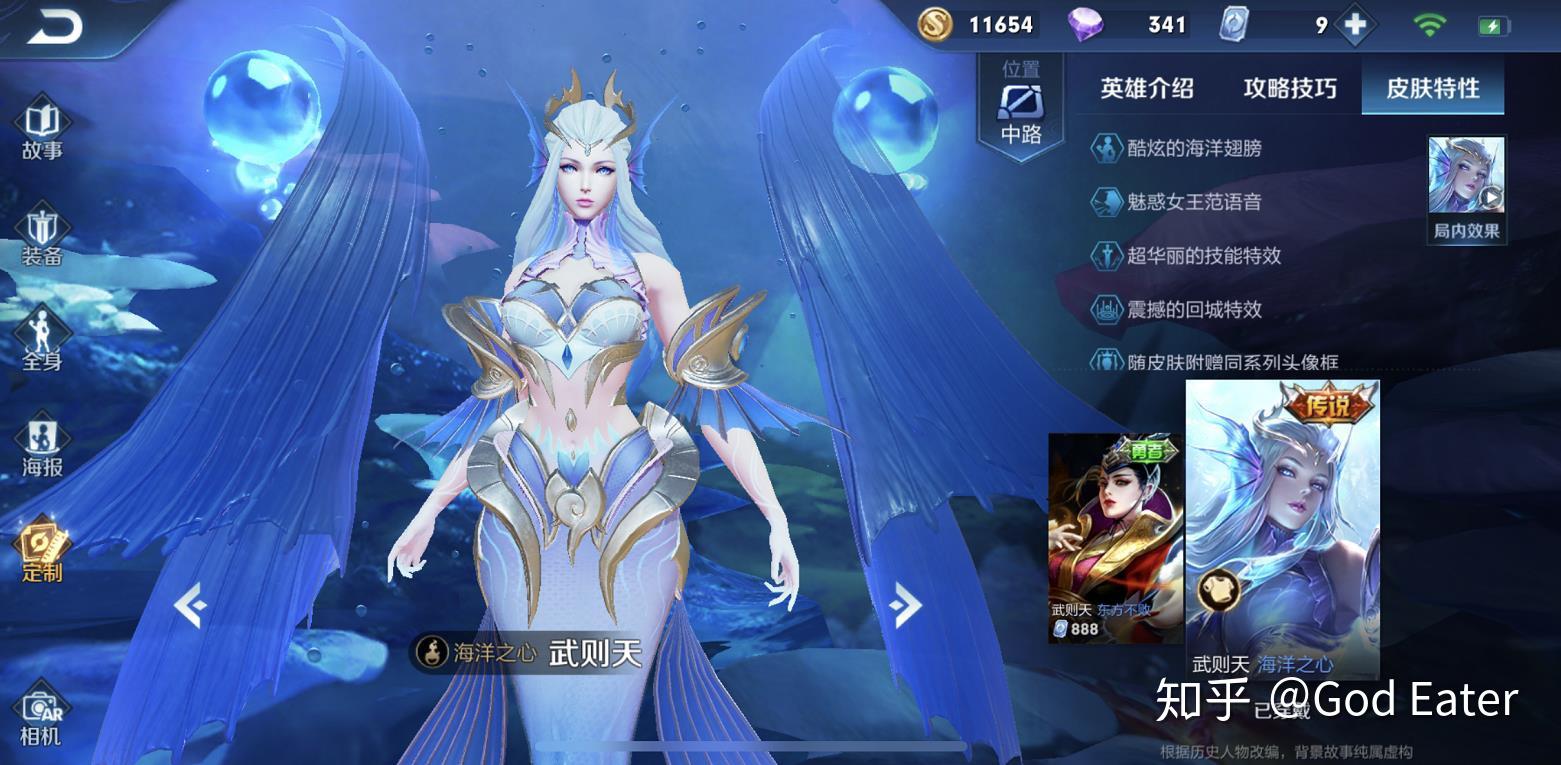Show the next hero with right arrow
The height and width of the screenshot is (765, 1561).
coord(904,605)
